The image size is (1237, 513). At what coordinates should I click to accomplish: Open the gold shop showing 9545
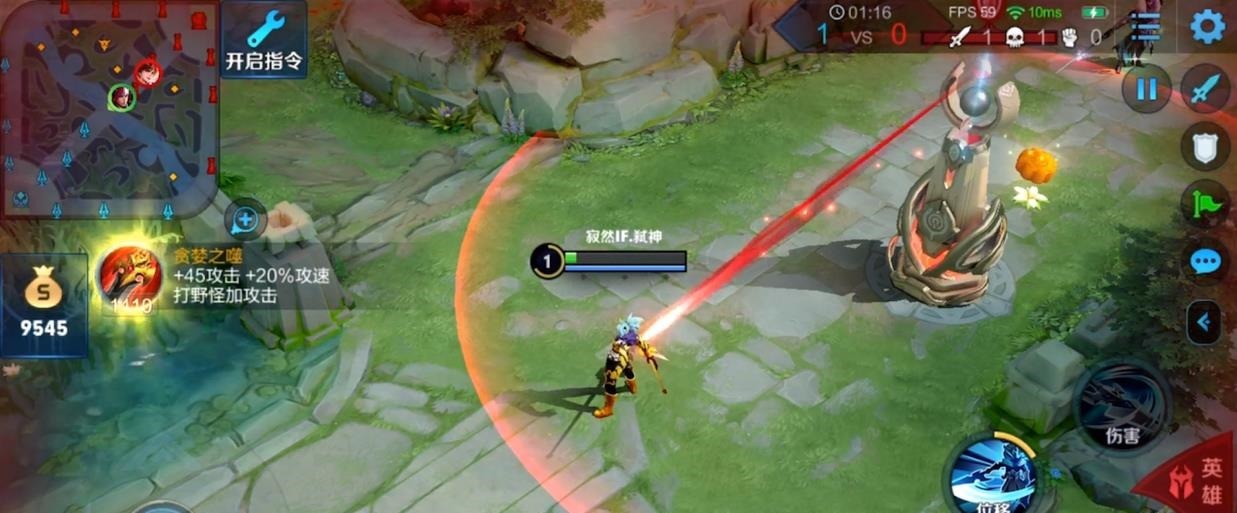43,305
